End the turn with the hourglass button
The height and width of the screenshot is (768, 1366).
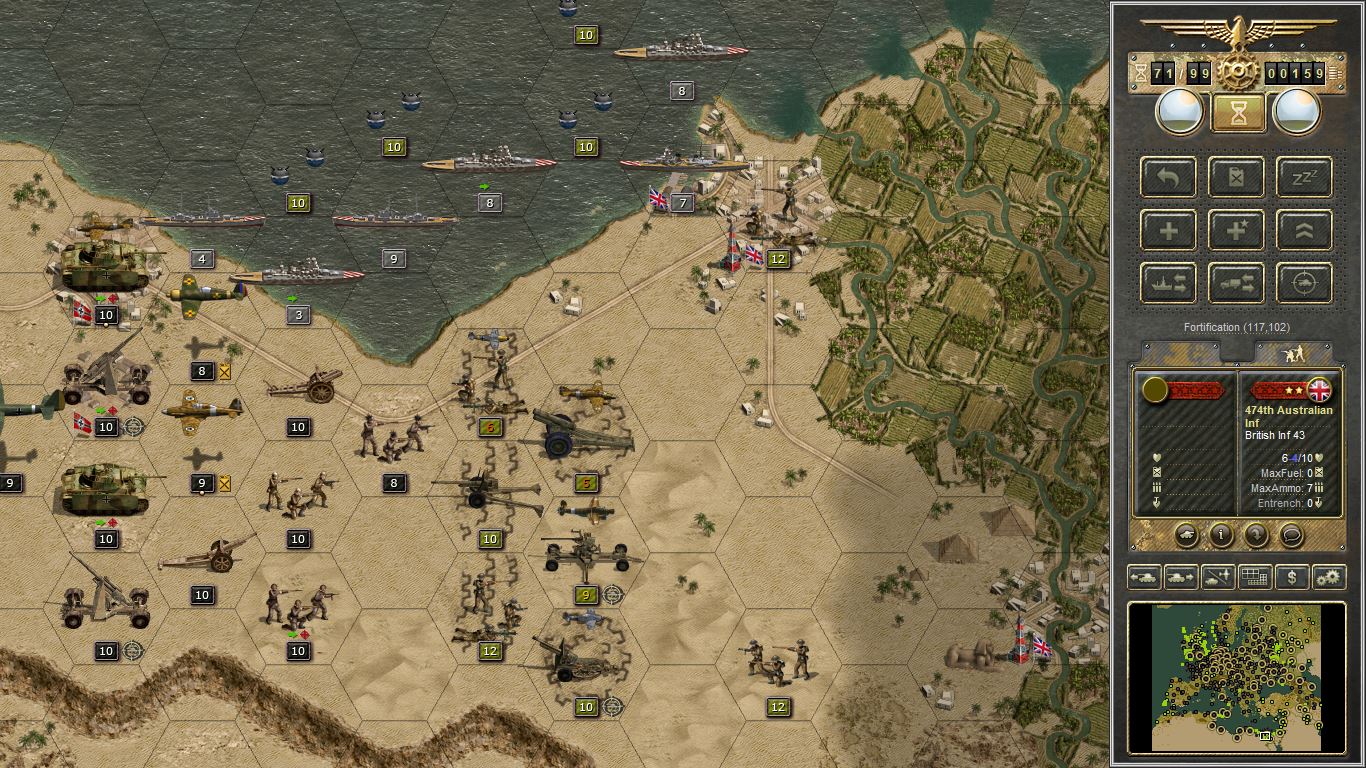coord(1237,113)
